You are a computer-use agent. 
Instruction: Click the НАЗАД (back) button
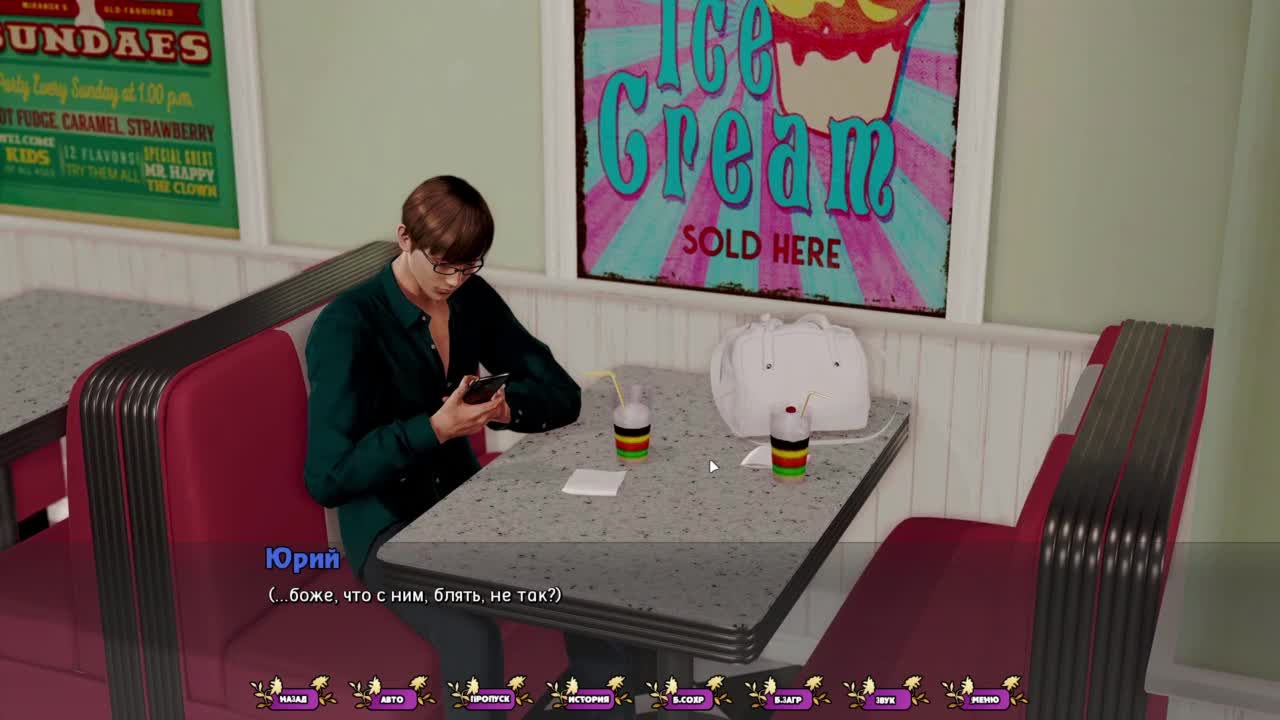(x=293, y=698)
